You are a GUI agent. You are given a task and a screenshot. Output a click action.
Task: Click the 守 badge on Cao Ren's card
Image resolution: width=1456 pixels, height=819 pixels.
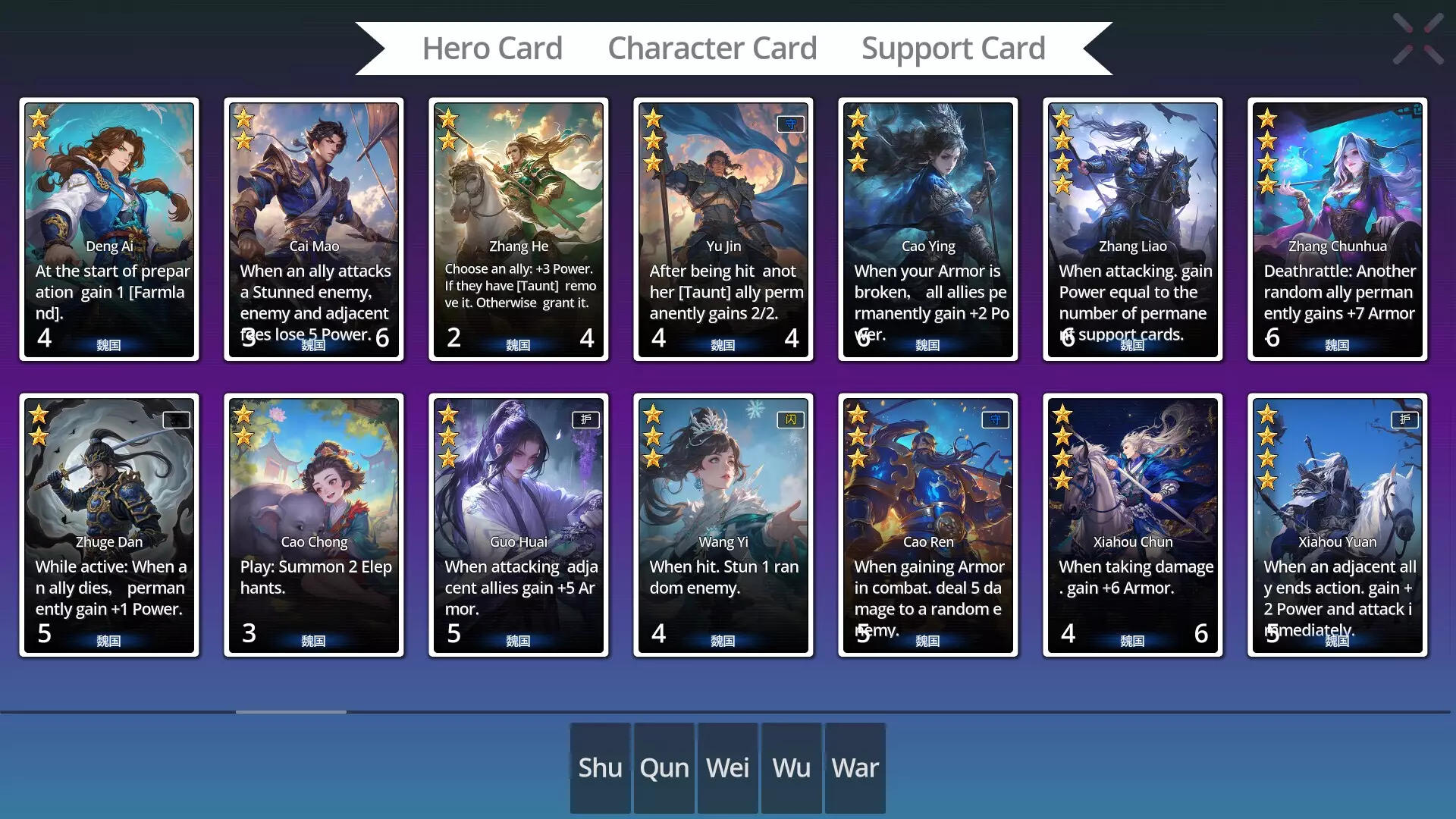(x=995, y=419)
